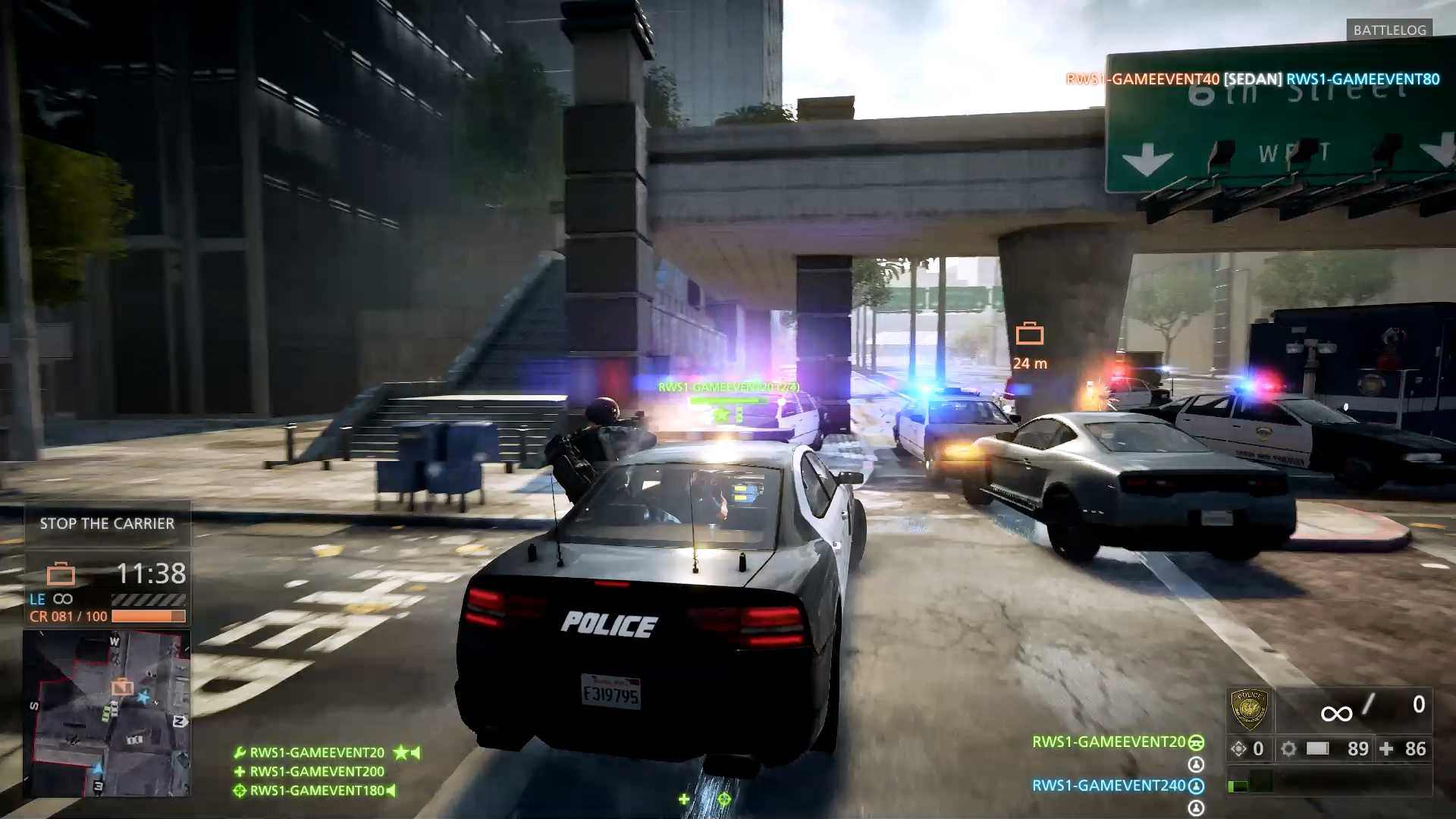
Task: Select the gadget diamond icon showing 0
Action: tap(1239, 748)
